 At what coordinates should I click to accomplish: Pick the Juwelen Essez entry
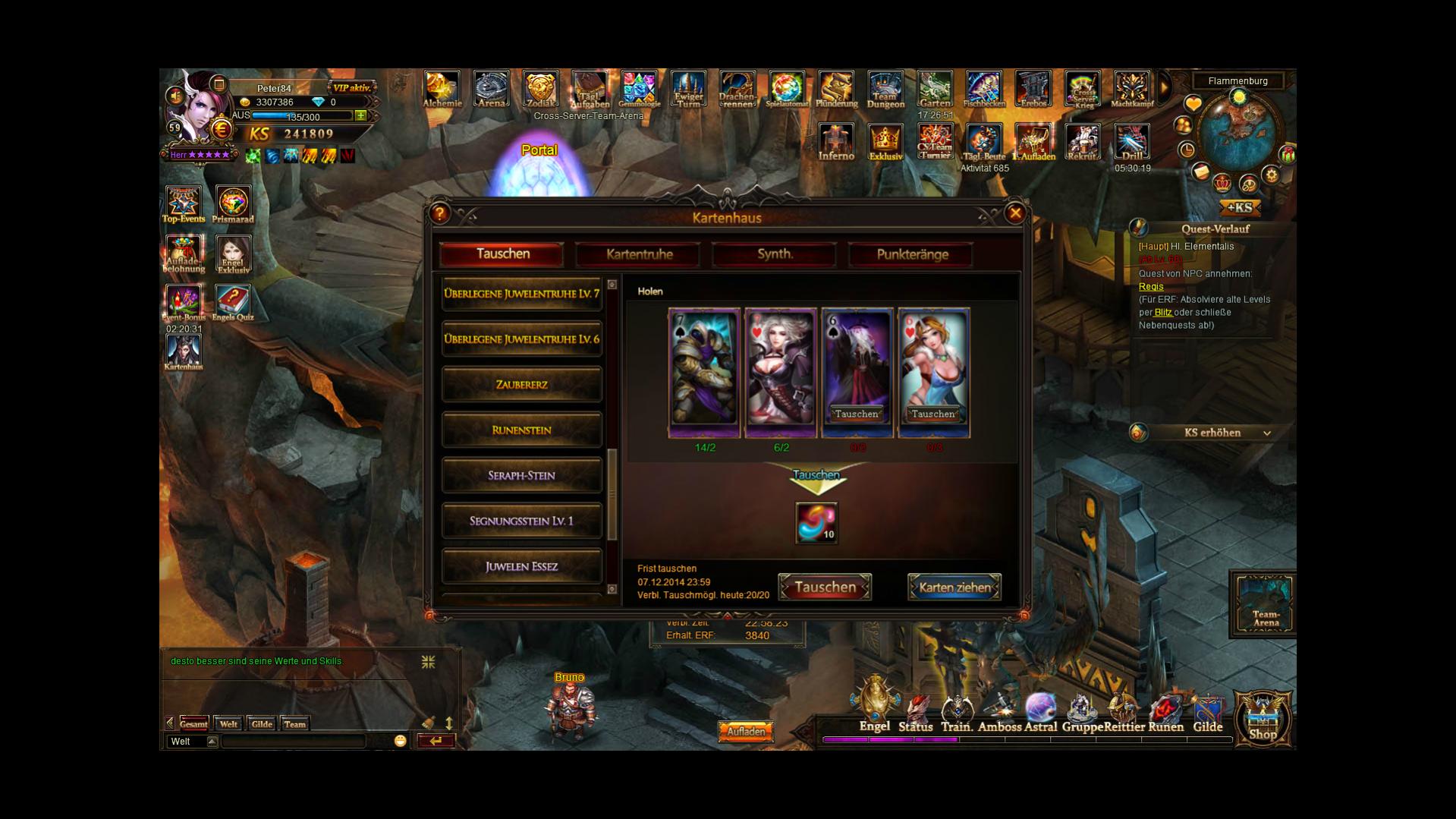pyautogui.click(x=521, y=567)
